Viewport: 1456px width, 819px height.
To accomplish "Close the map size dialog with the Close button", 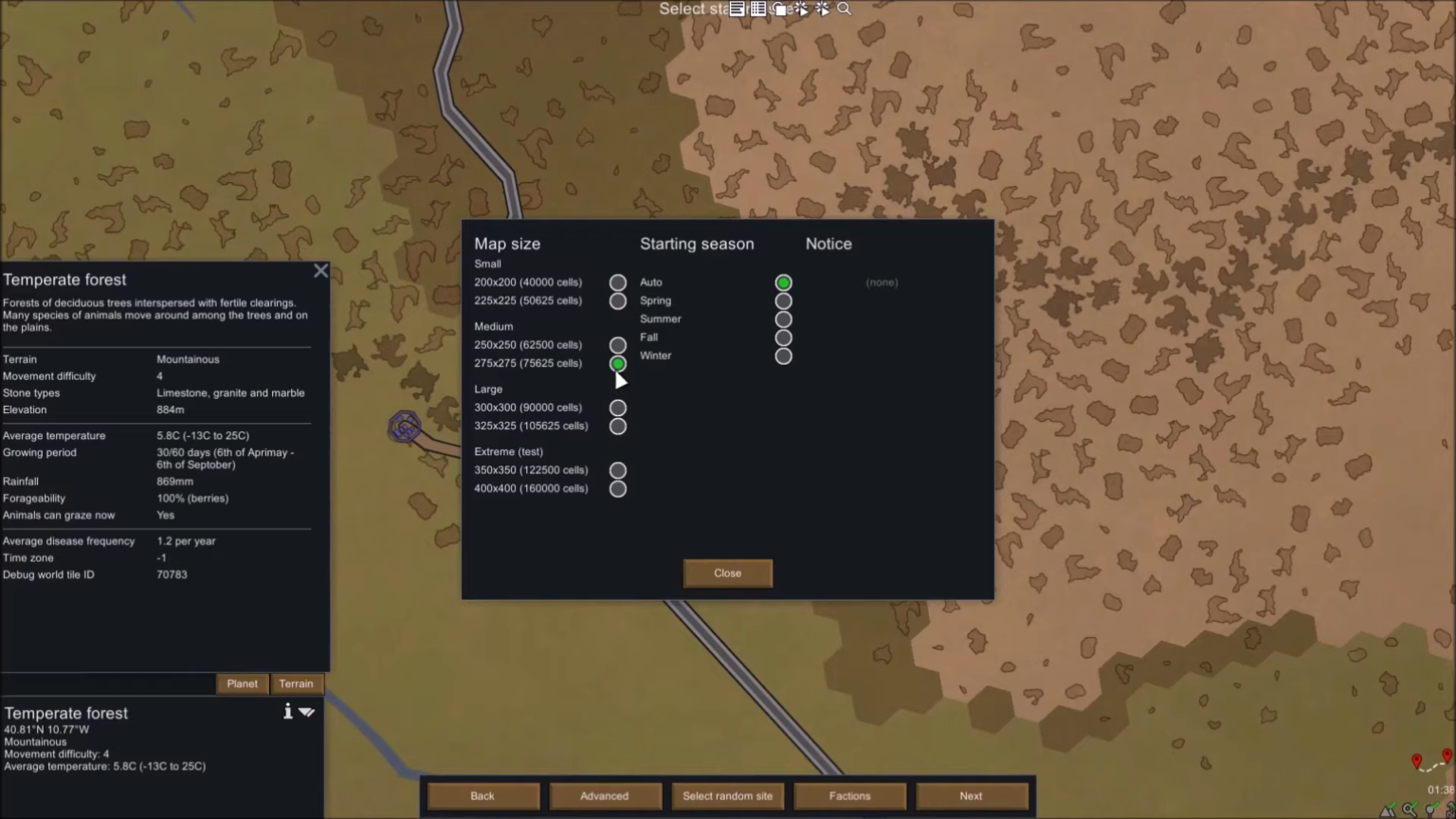I will (727, 573).
